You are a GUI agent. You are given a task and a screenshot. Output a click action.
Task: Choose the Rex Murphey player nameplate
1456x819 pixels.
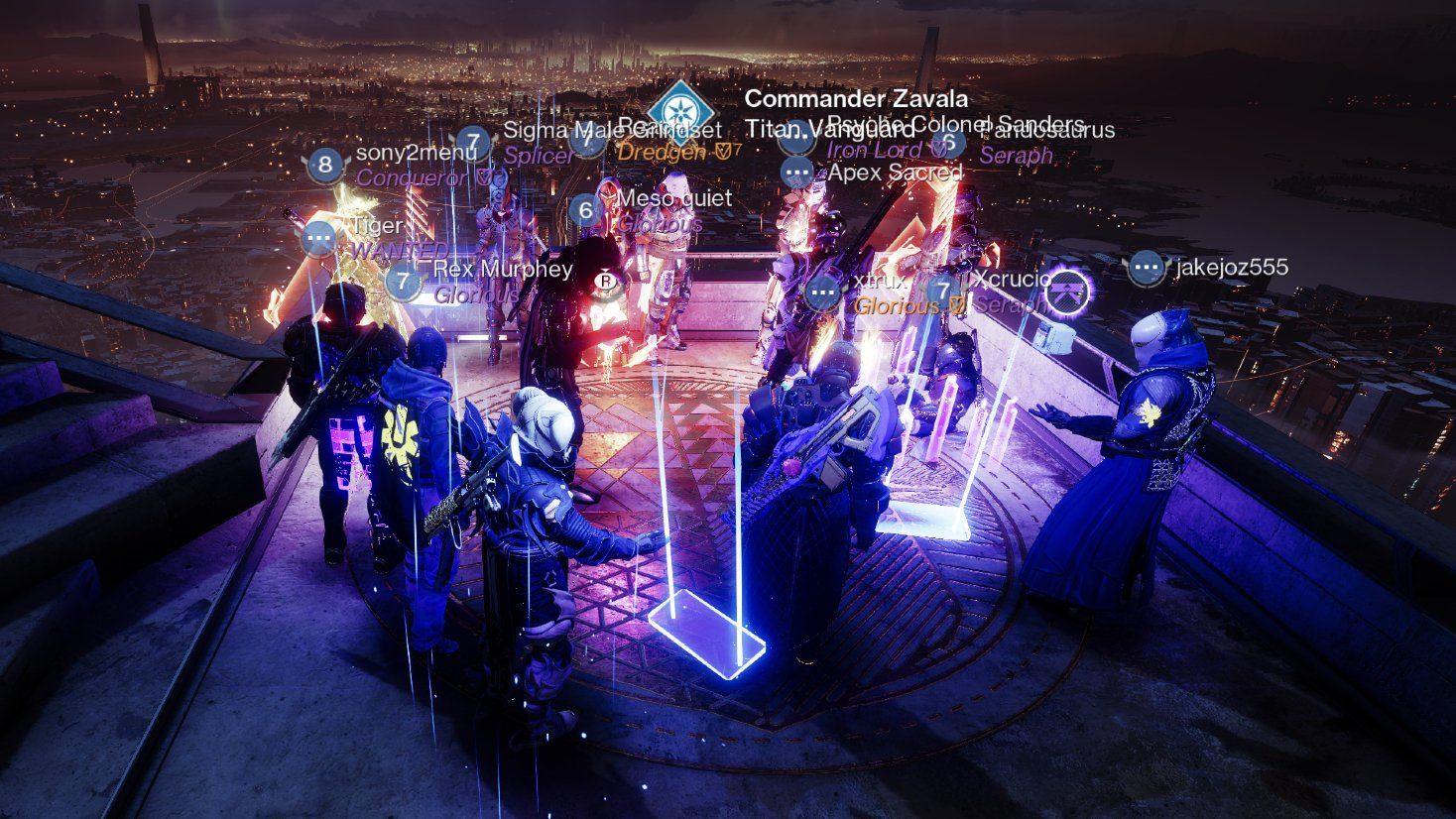point(502,270)
